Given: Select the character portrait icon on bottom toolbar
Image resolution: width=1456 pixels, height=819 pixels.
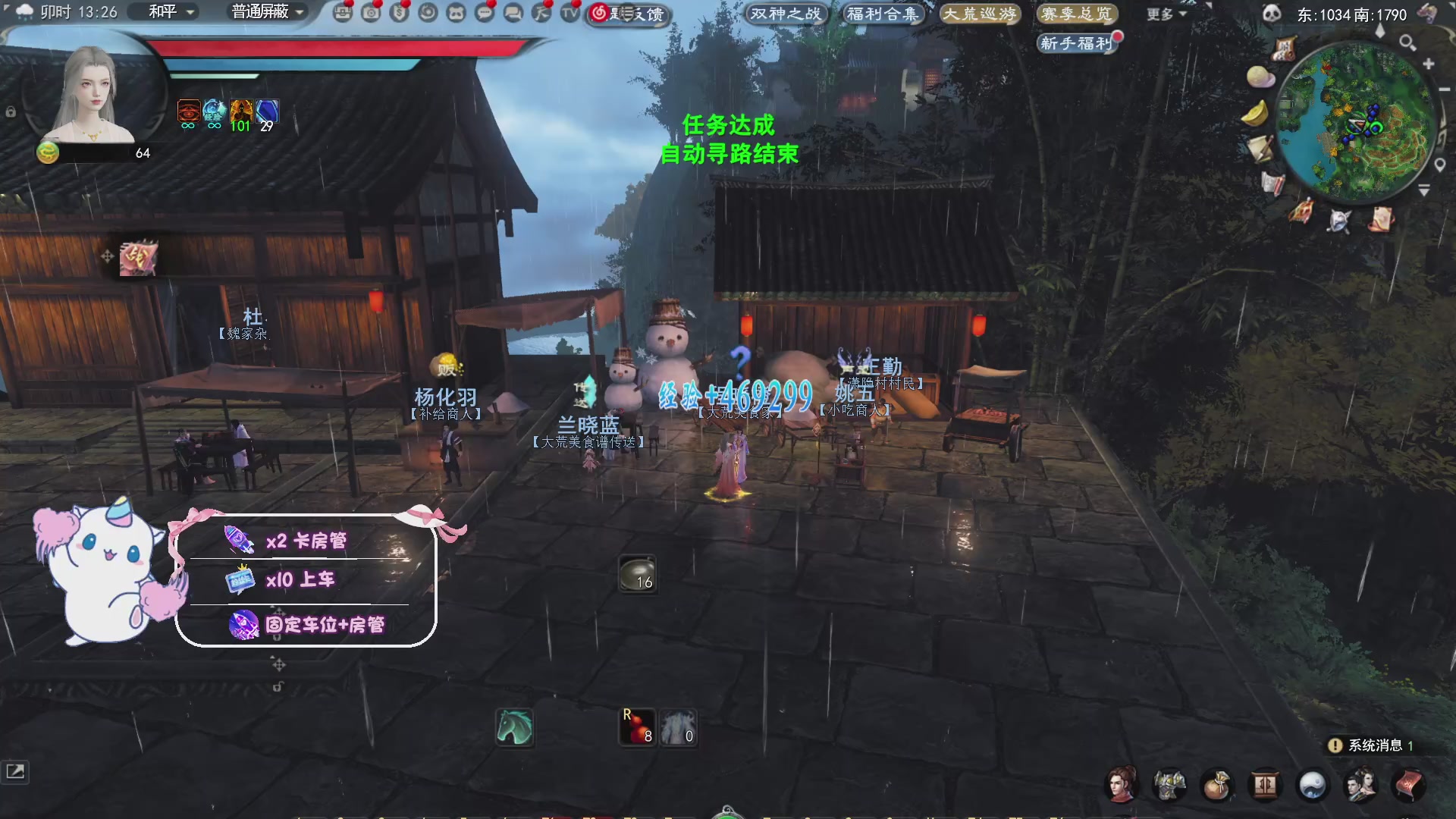Looking at the screenshot, I should pos(1122,786).
